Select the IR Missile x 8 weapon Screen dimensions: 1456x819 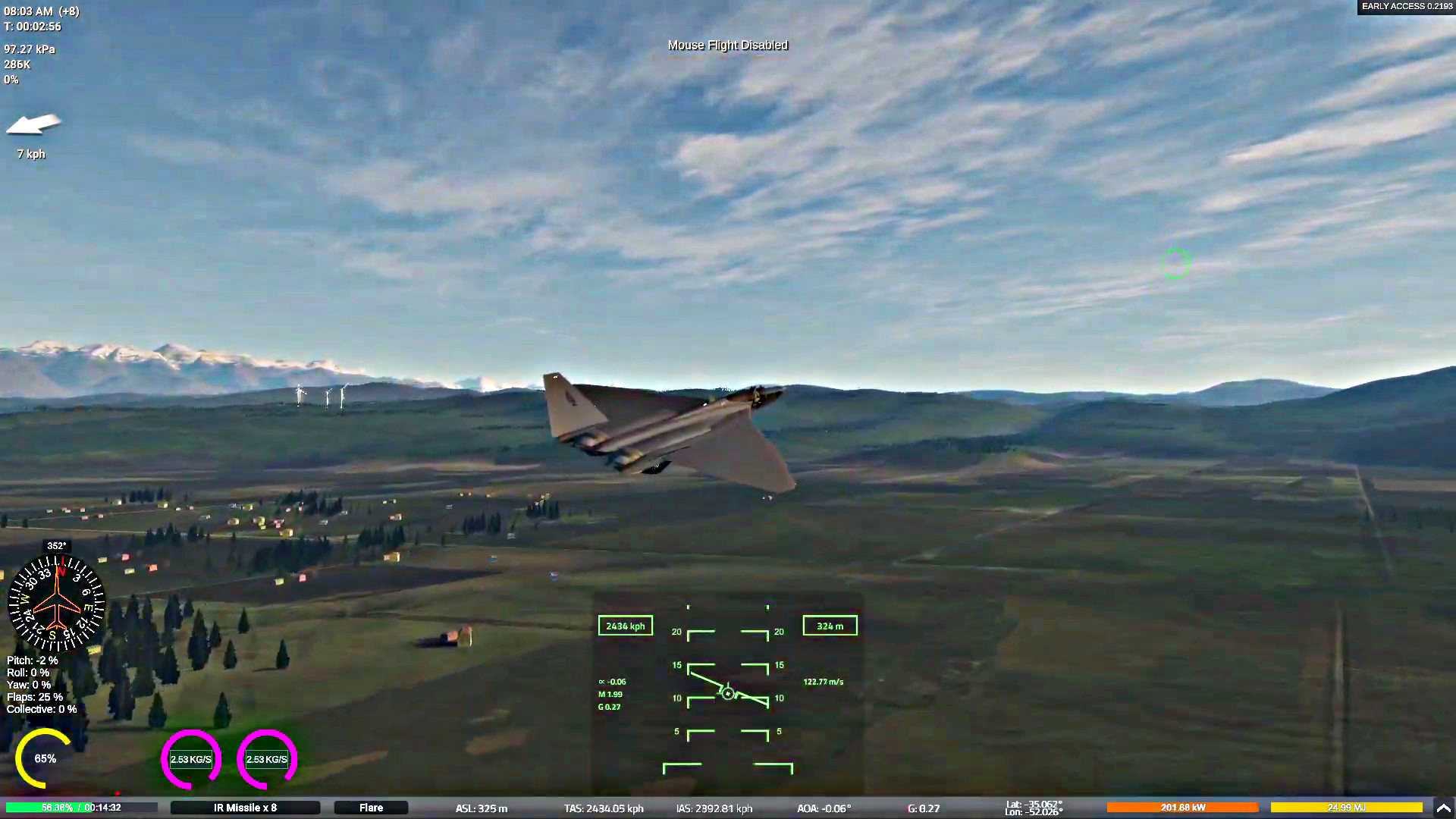click(245, 808)
